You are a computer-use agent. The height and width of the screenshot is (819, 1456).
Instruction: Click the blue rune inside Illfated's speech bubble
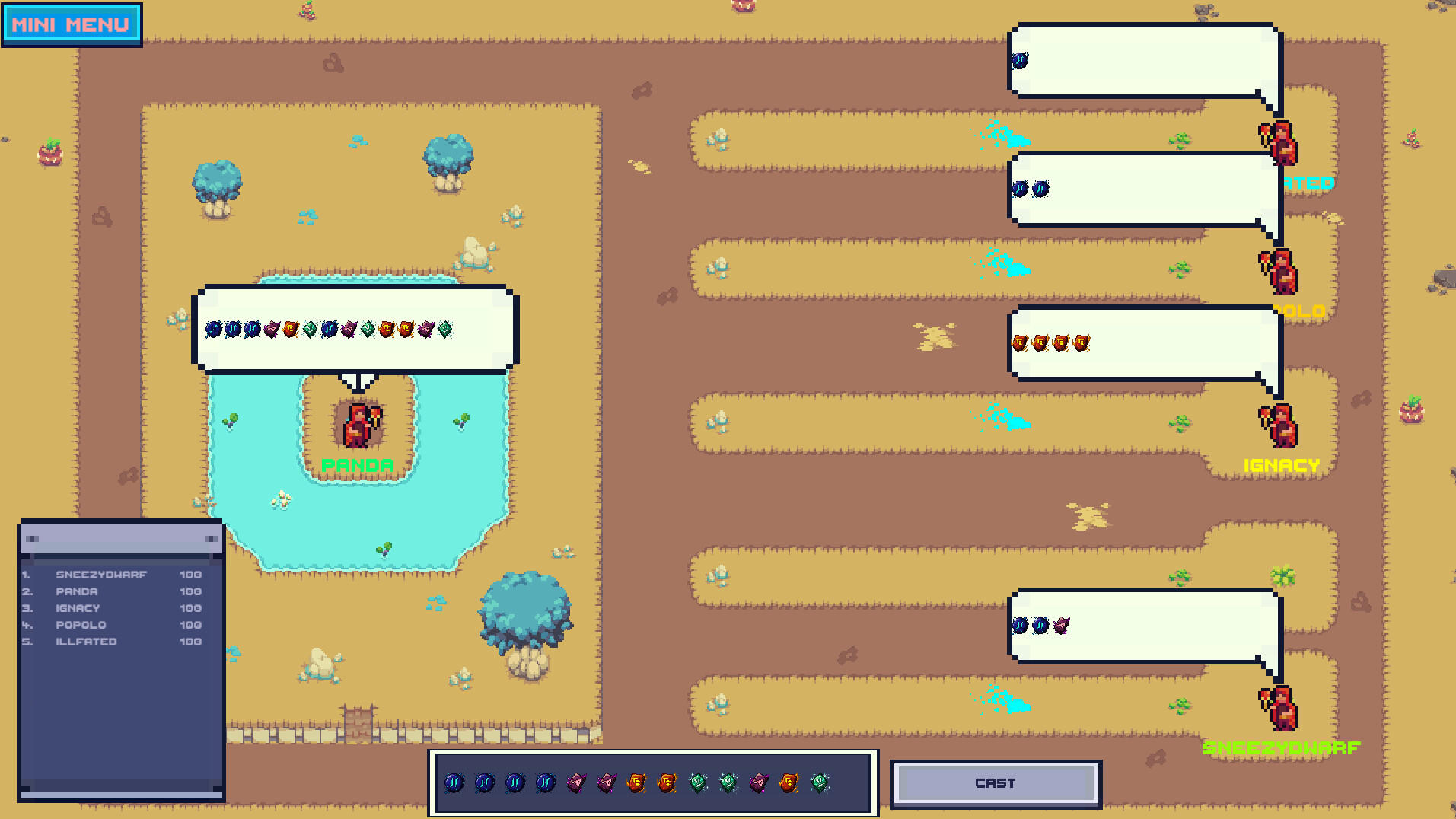click(x=1021, y=60)
